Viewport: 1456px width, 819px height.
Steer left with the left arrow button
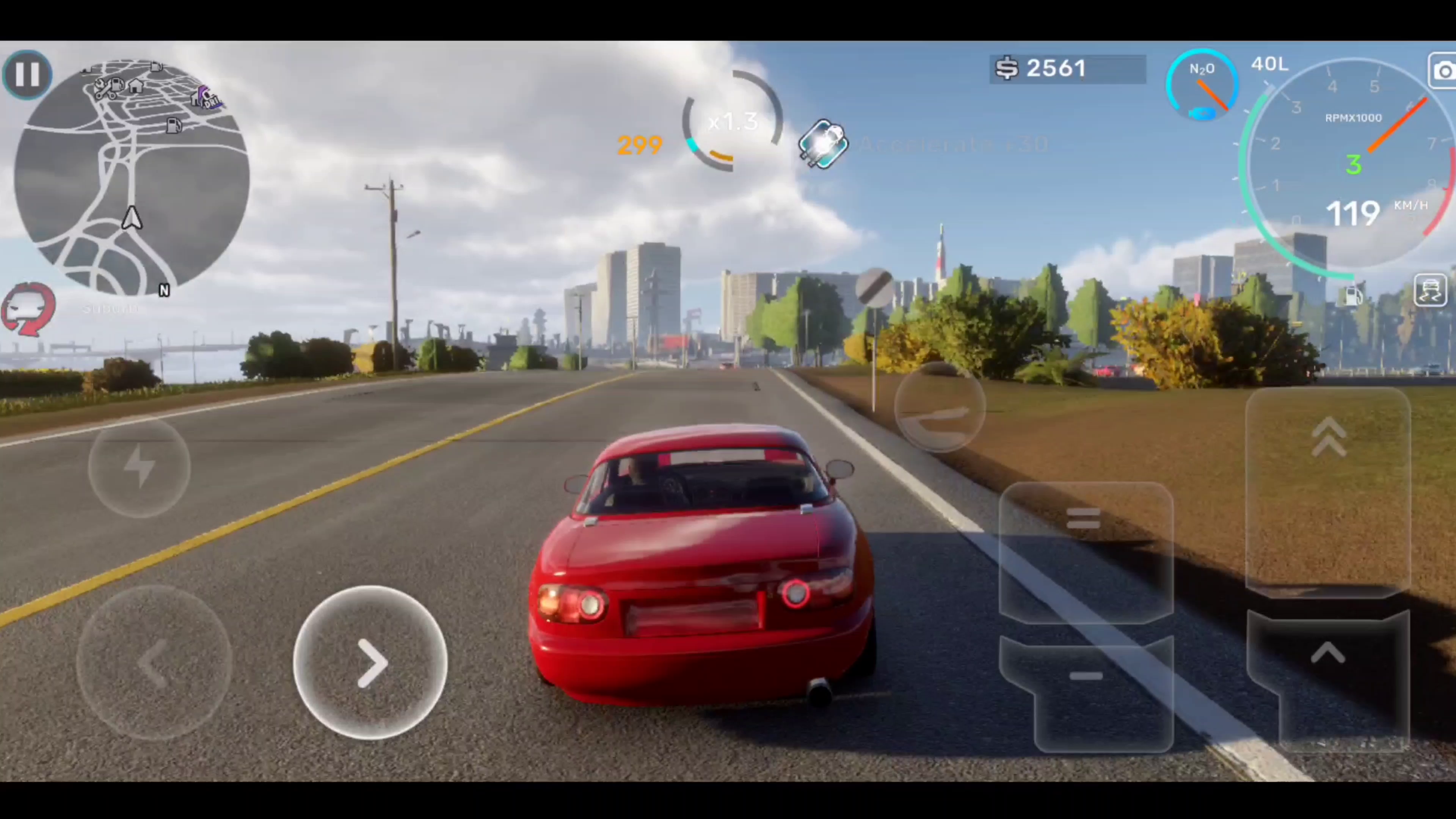[x=154, y=662]
